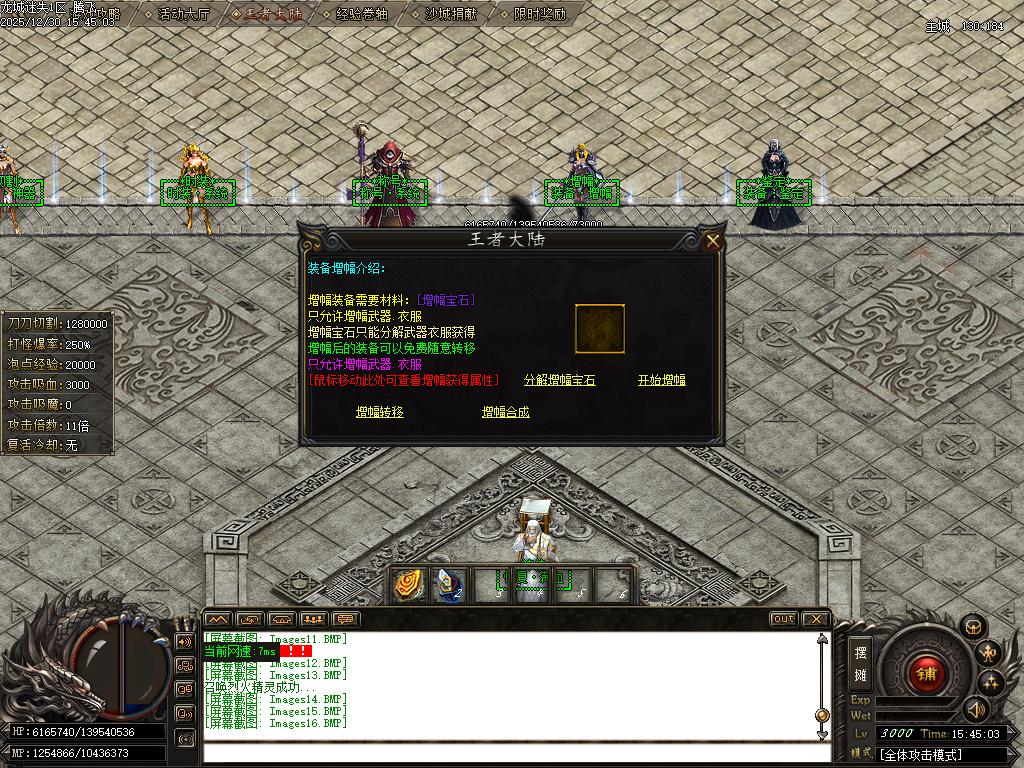Click the chat text input field

pyautogui.click(x=510, y=753)
